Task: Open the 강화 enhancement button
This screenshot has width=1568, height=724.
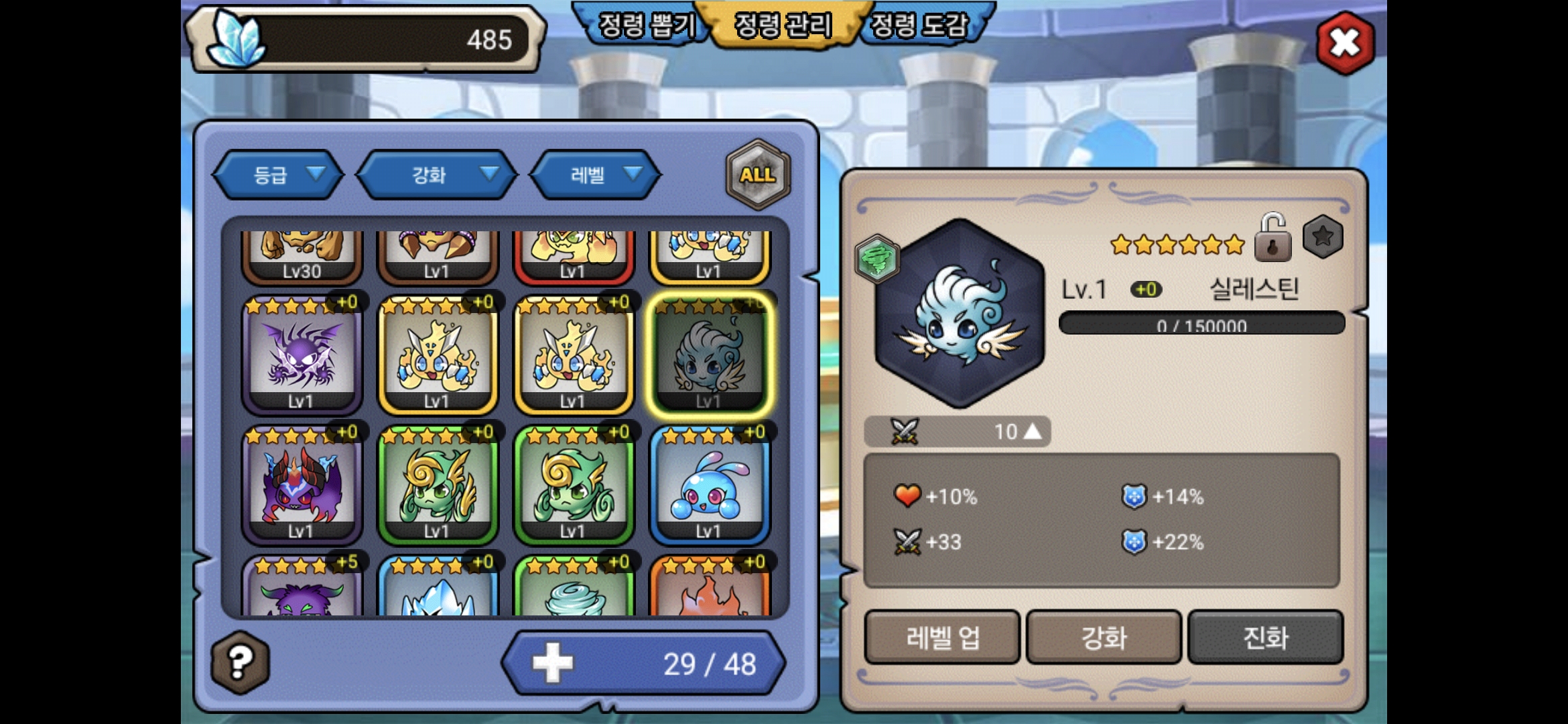Action: click(x=1104, y=637)
